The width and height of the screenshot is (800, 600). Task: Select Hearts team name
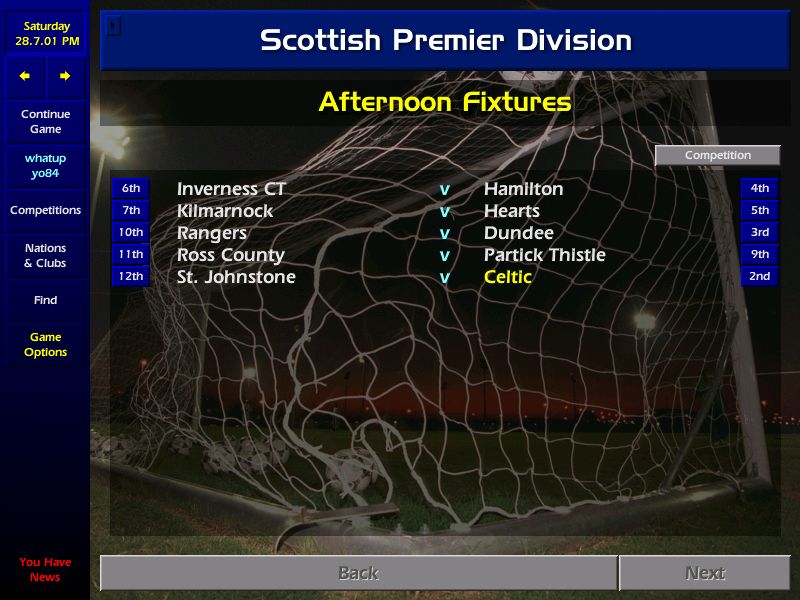tap(511, 211)
